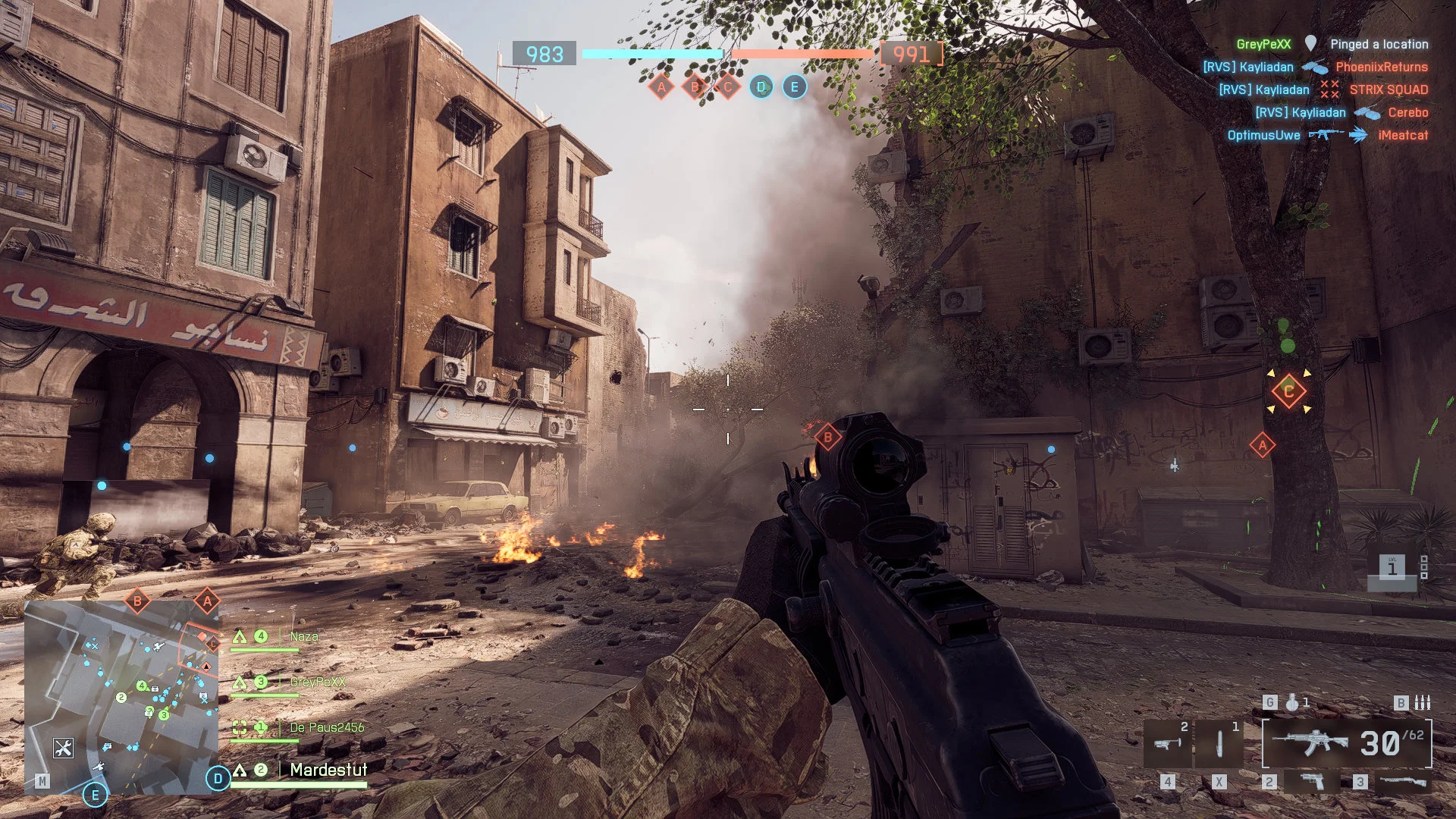Select own player row Mardestut in squad list
The height and width of the screenshot is (819, 1456).
[328, 770]
